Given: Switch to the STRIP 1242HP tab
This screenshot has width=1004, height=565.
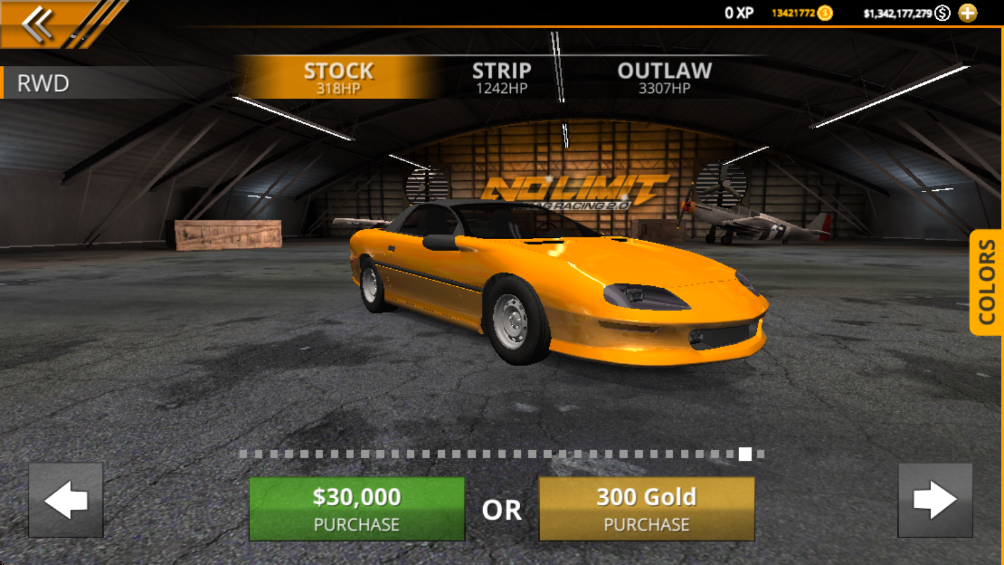Looking at the screenshot, I should [x=501, y=77].
